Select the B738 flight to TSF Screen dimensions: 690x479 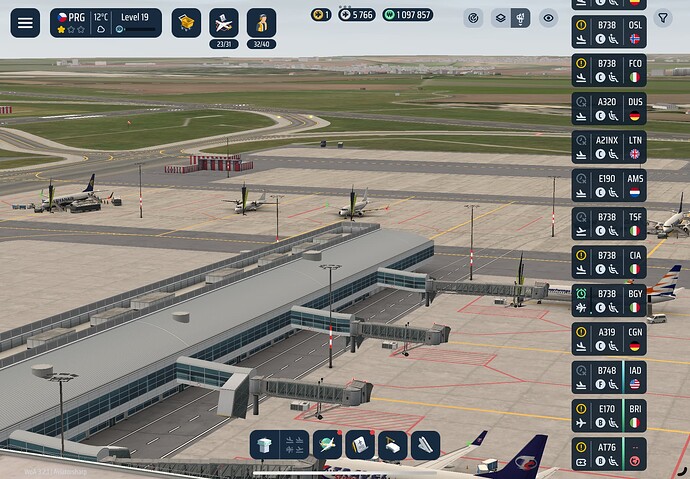tap(609, 223)
